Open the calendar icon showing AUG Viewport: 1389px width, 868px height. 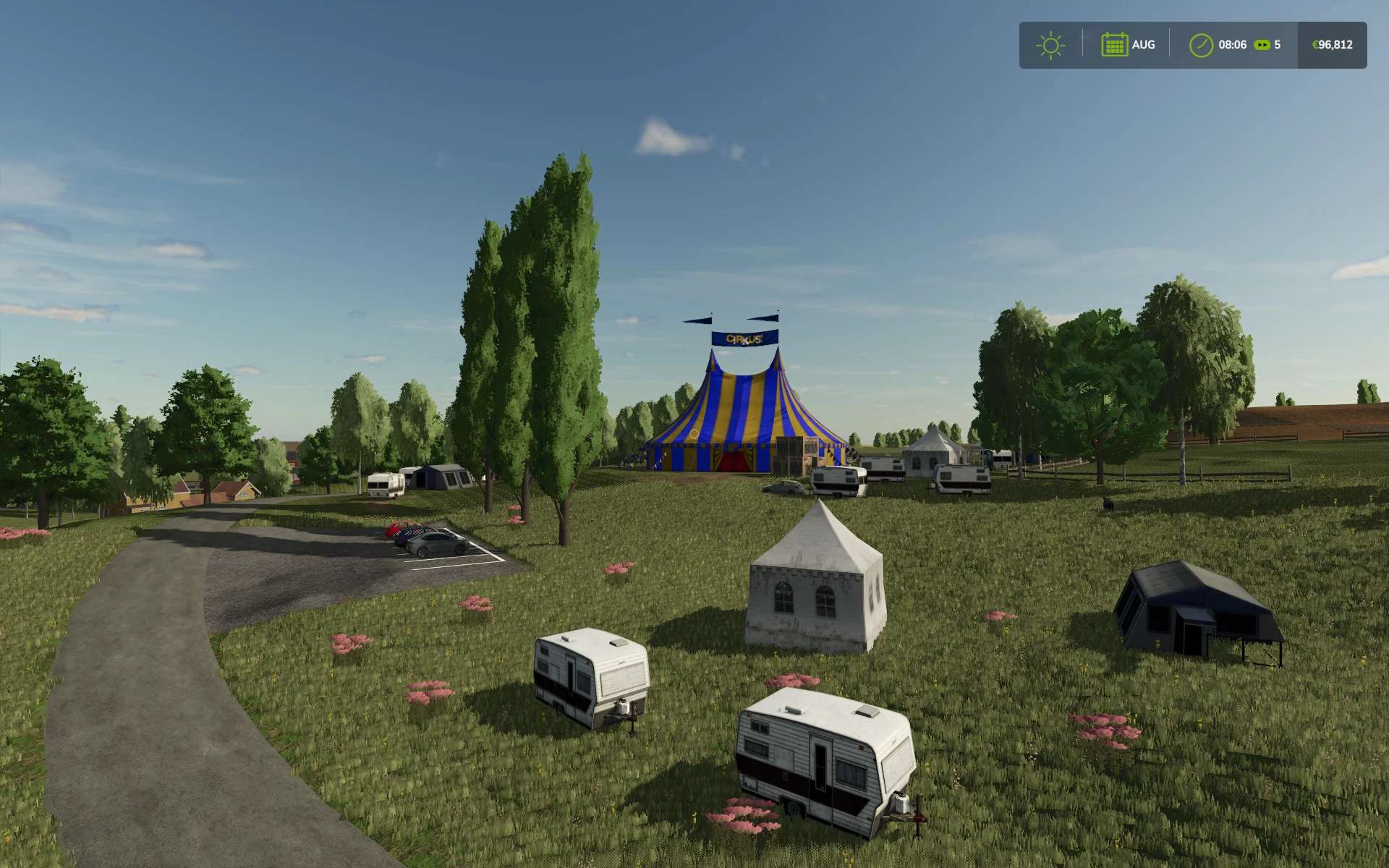click(x=1114, y=45)
